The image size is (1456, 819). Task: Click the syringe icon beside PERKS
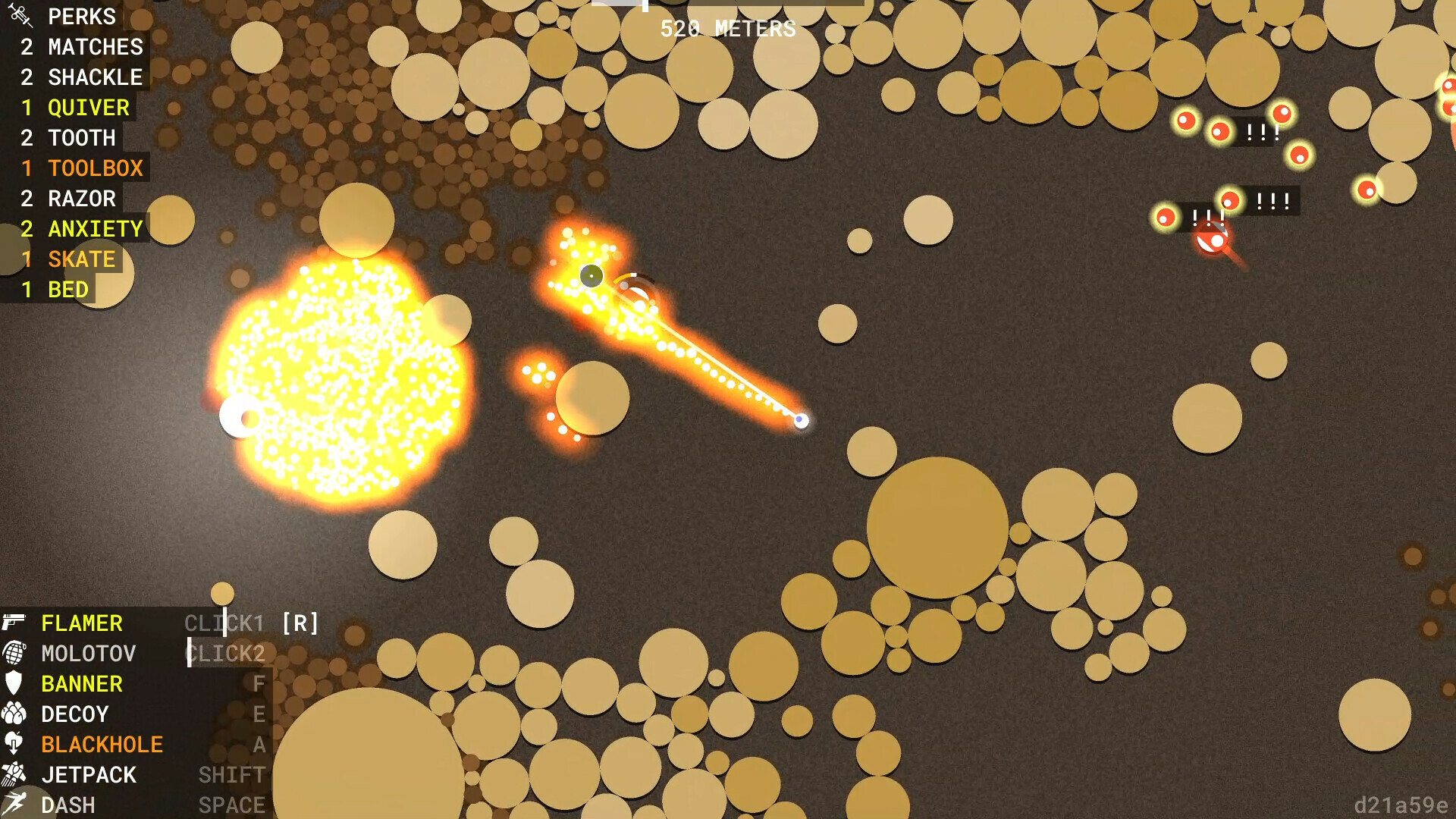(21, 16)
